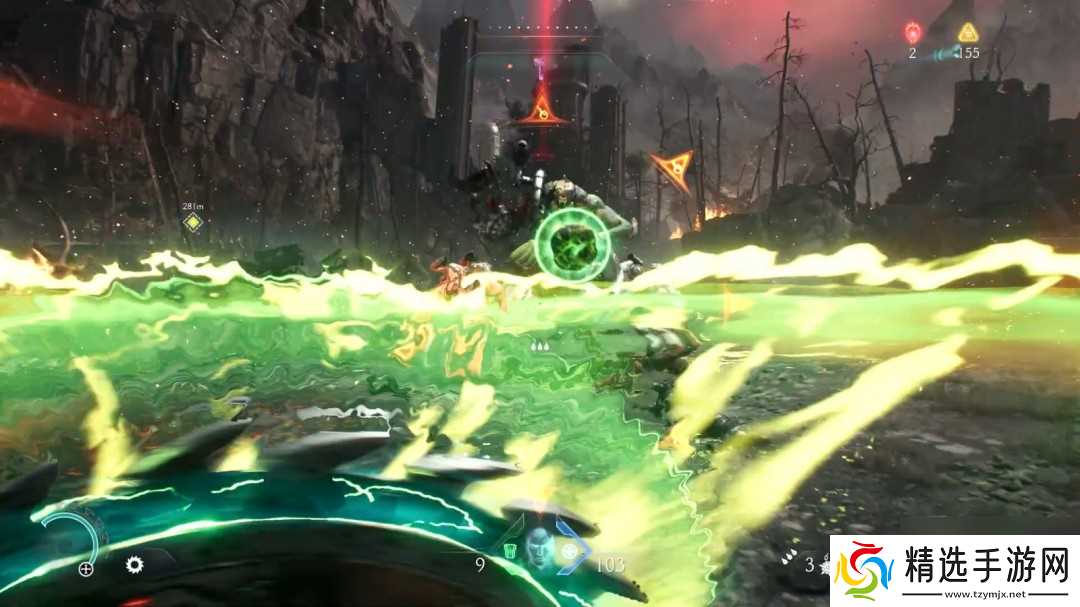This screenshot has width=1080, height=607.
Task: Select the orange tilted triangle marker
Action: pyautogui.click(x=671, y=169)
